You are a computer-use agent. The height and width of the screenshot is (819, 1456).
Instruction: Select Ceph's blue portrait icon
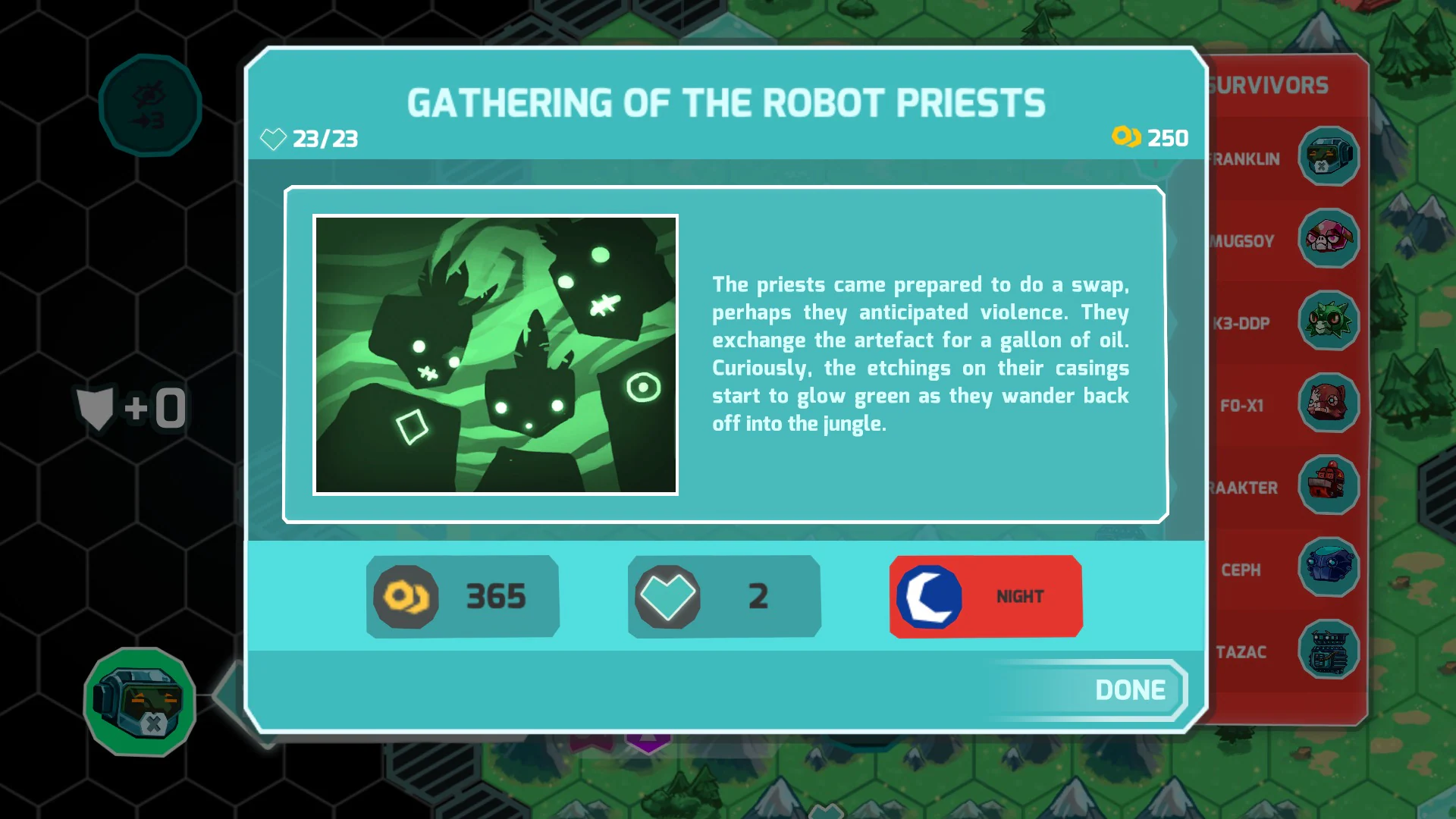[1329, 569]
